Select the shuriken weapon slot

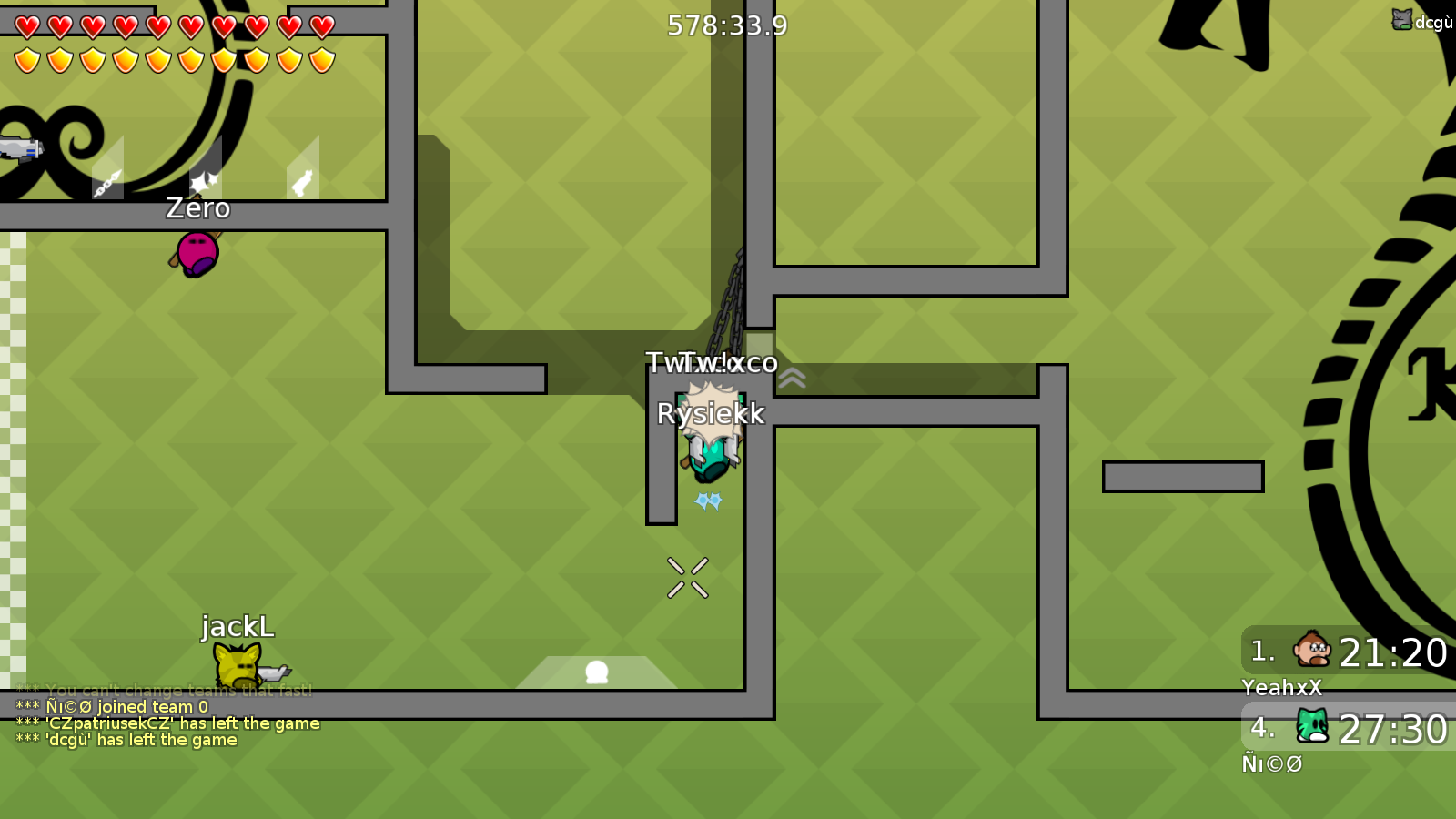[206, 178]
